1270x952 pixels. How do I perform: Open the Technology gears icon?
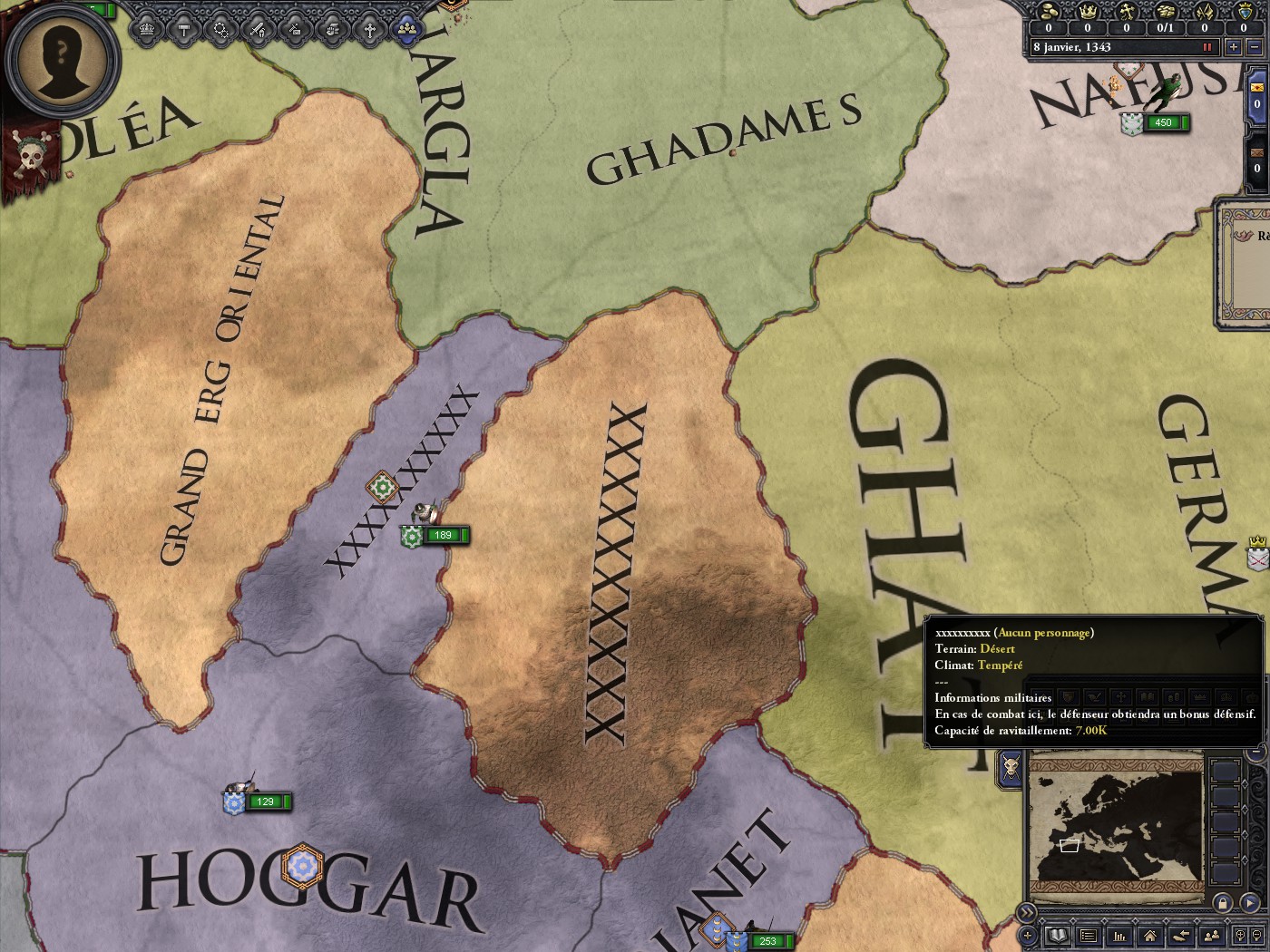(x=220, y=28)
